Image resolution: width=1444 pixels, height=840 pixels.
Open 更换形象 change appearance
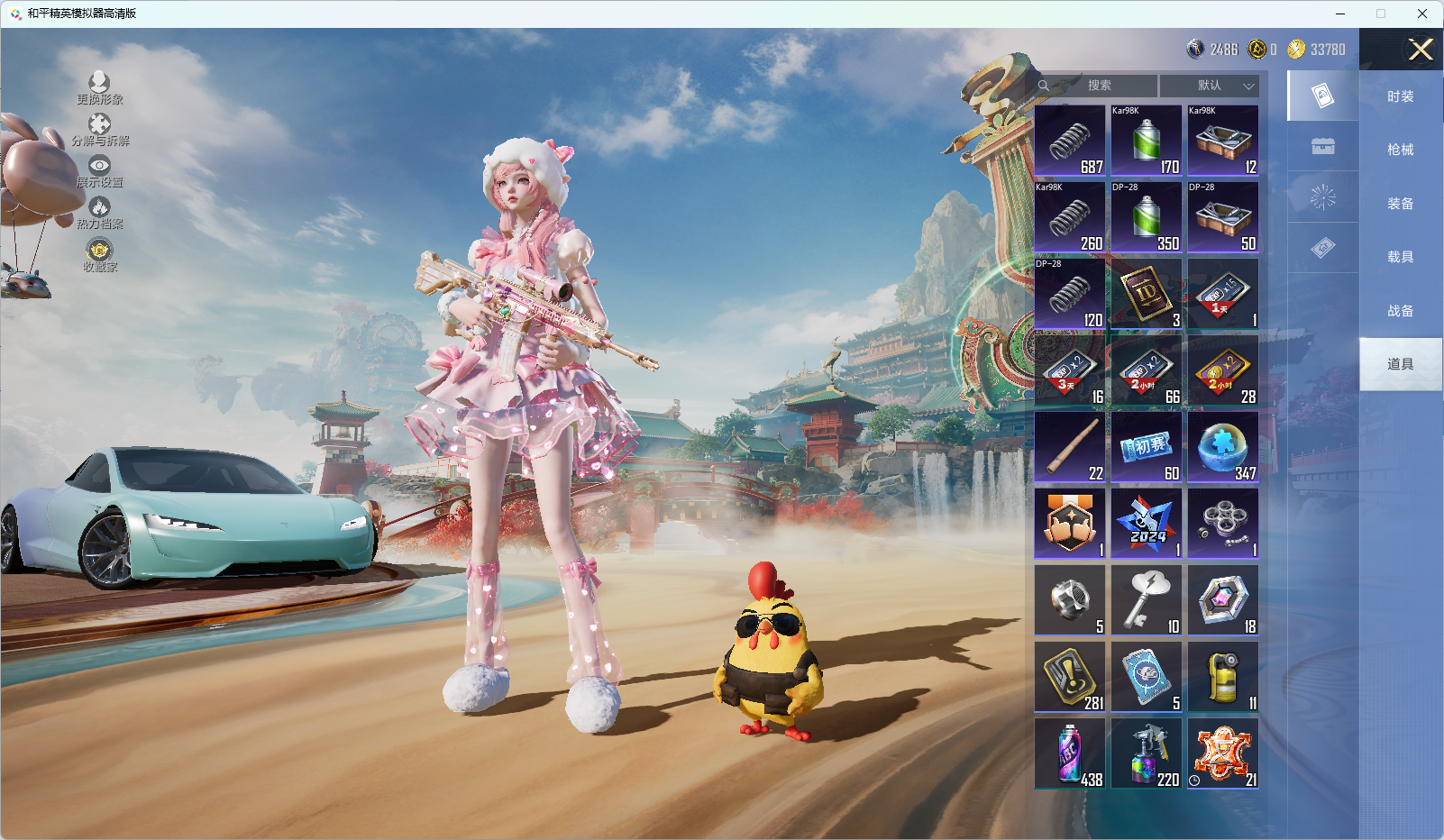(99, 88)
